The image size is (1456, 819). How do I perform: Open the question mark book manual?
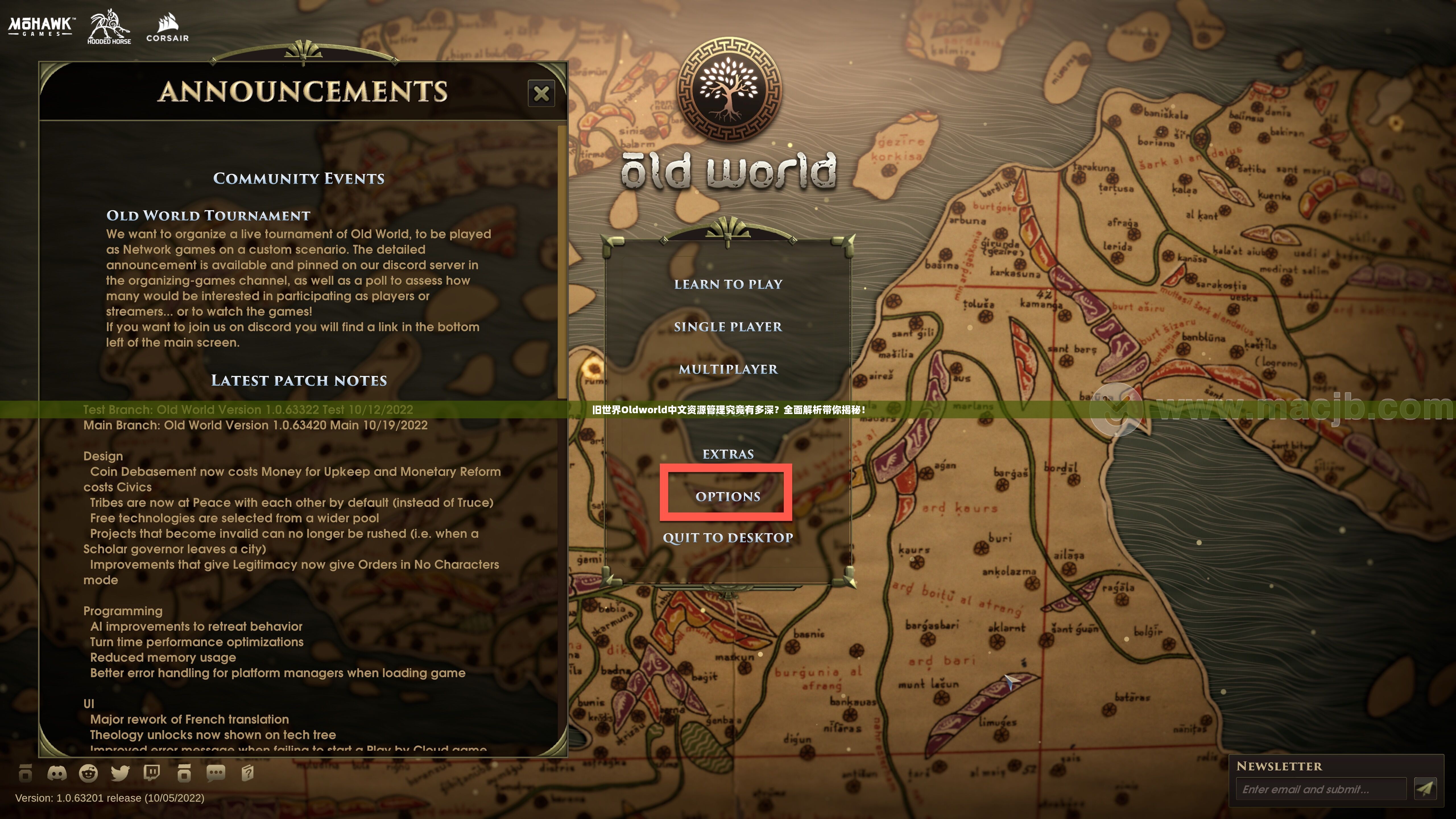point(248,773)
